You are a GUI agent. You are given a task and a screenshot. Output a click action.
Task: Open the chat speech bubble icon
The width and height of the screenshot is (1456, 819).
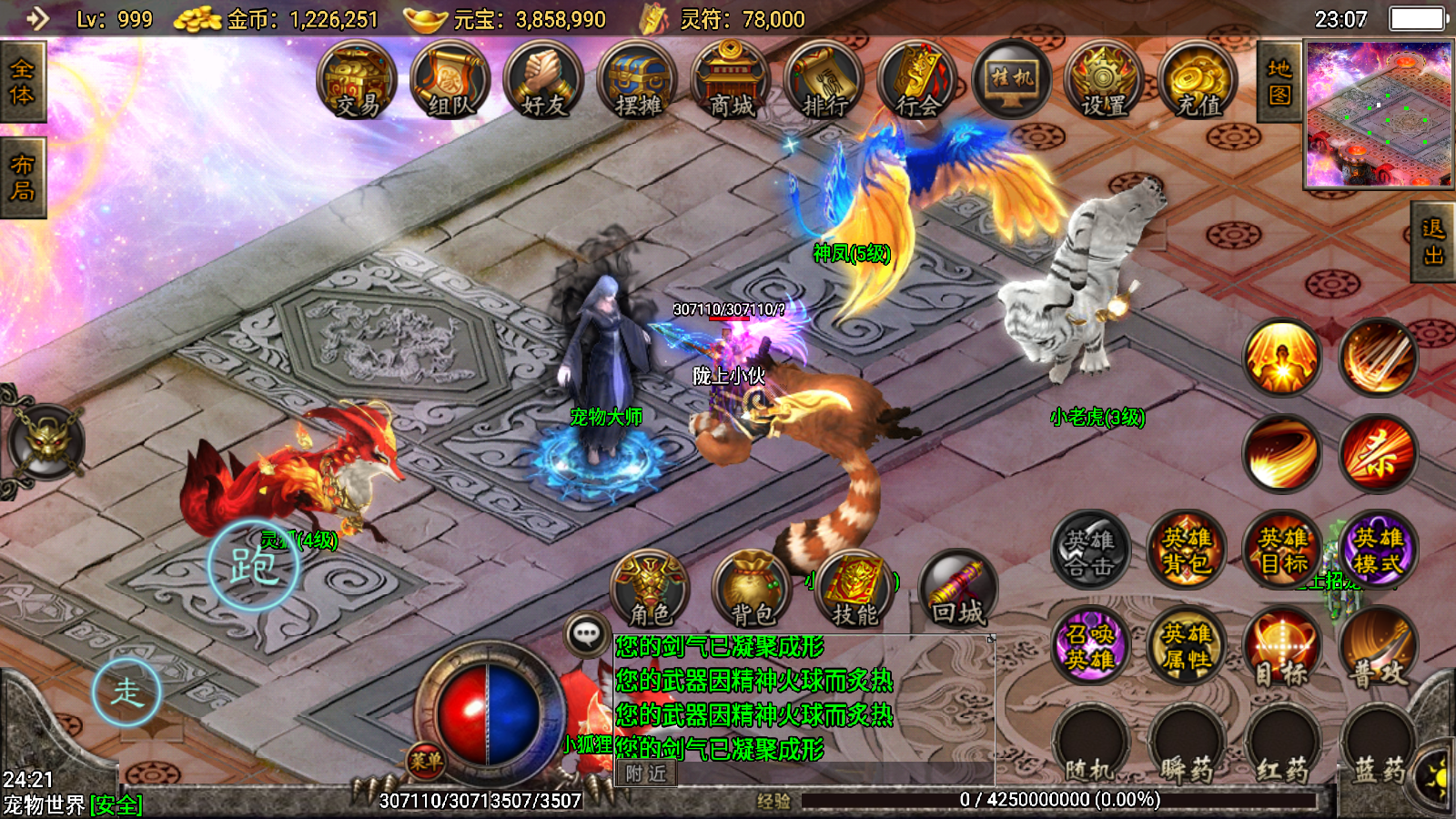point(587,633)
